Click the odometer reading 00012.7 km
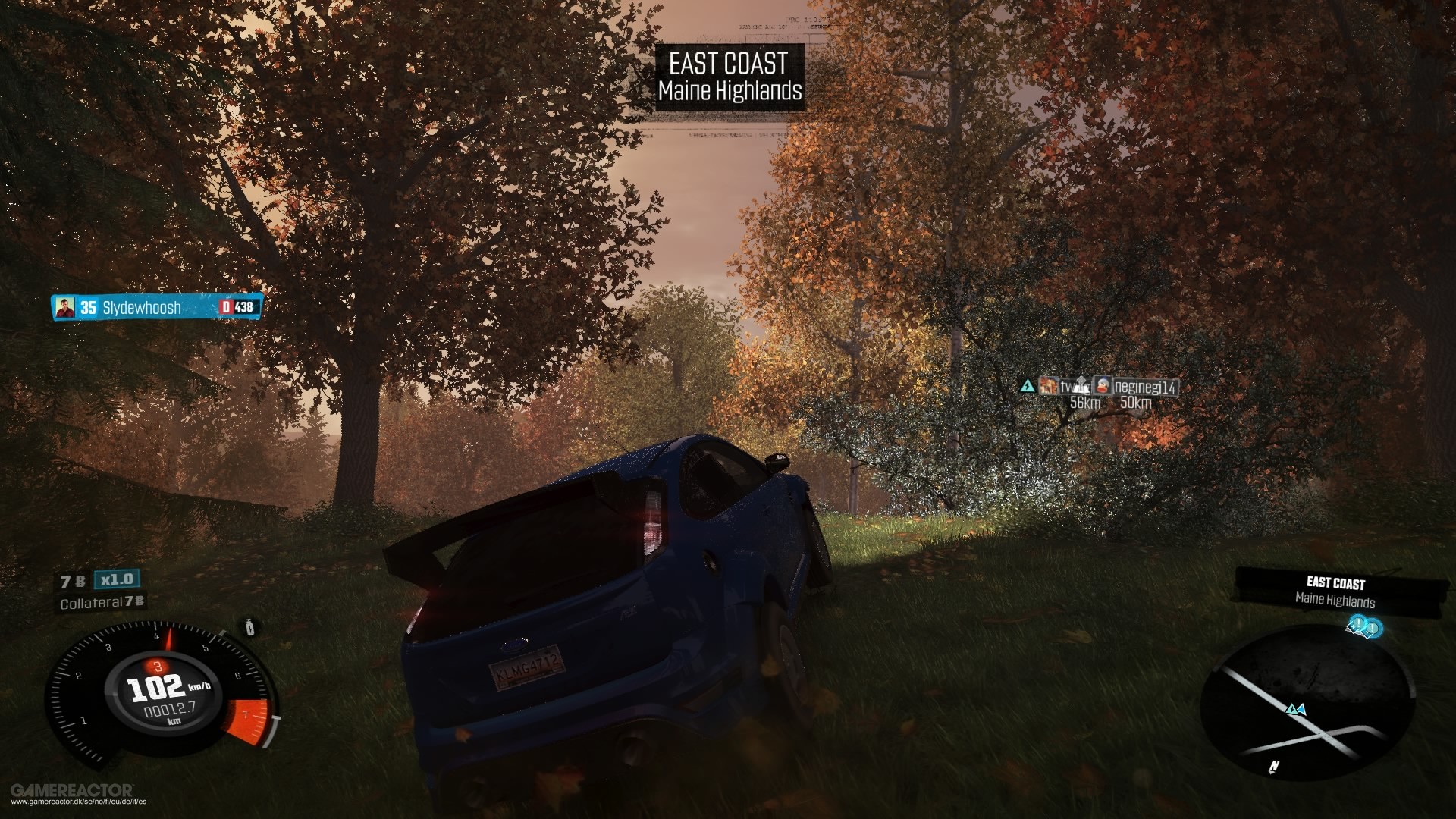 point(171,709)
